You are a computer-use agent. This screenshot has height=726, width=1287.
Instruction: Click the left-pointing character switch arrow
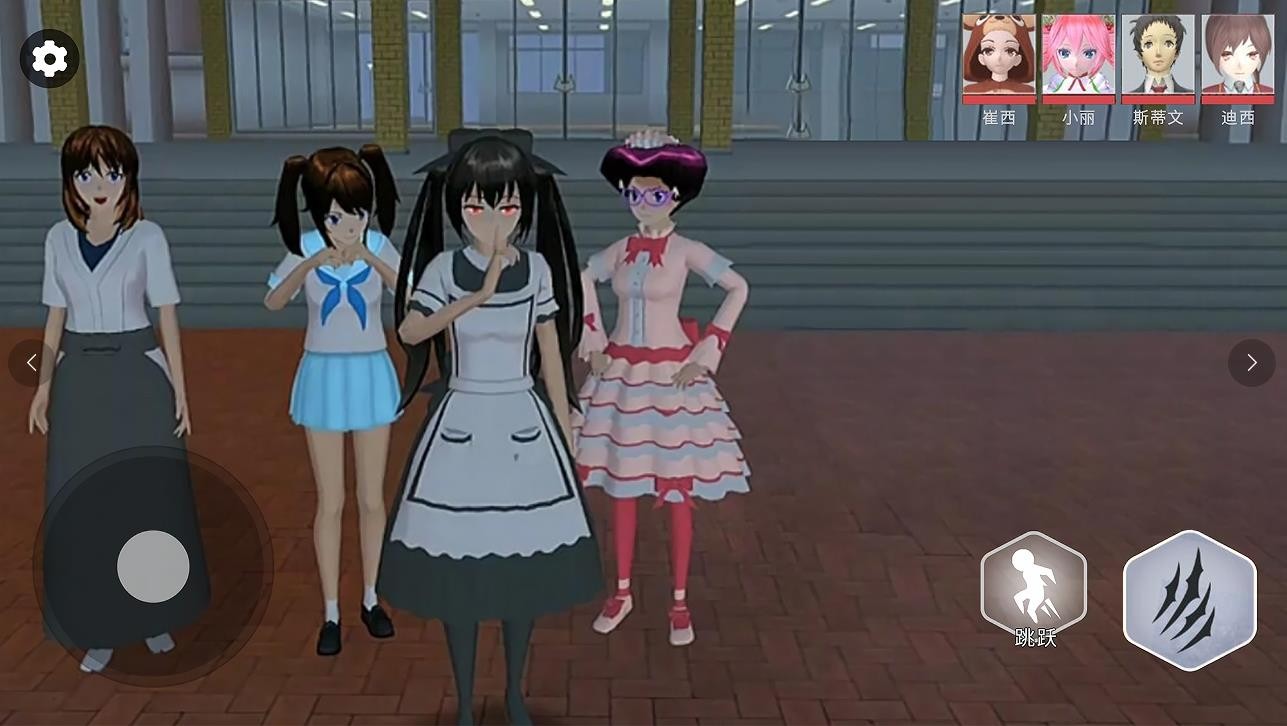coord(31,362)
